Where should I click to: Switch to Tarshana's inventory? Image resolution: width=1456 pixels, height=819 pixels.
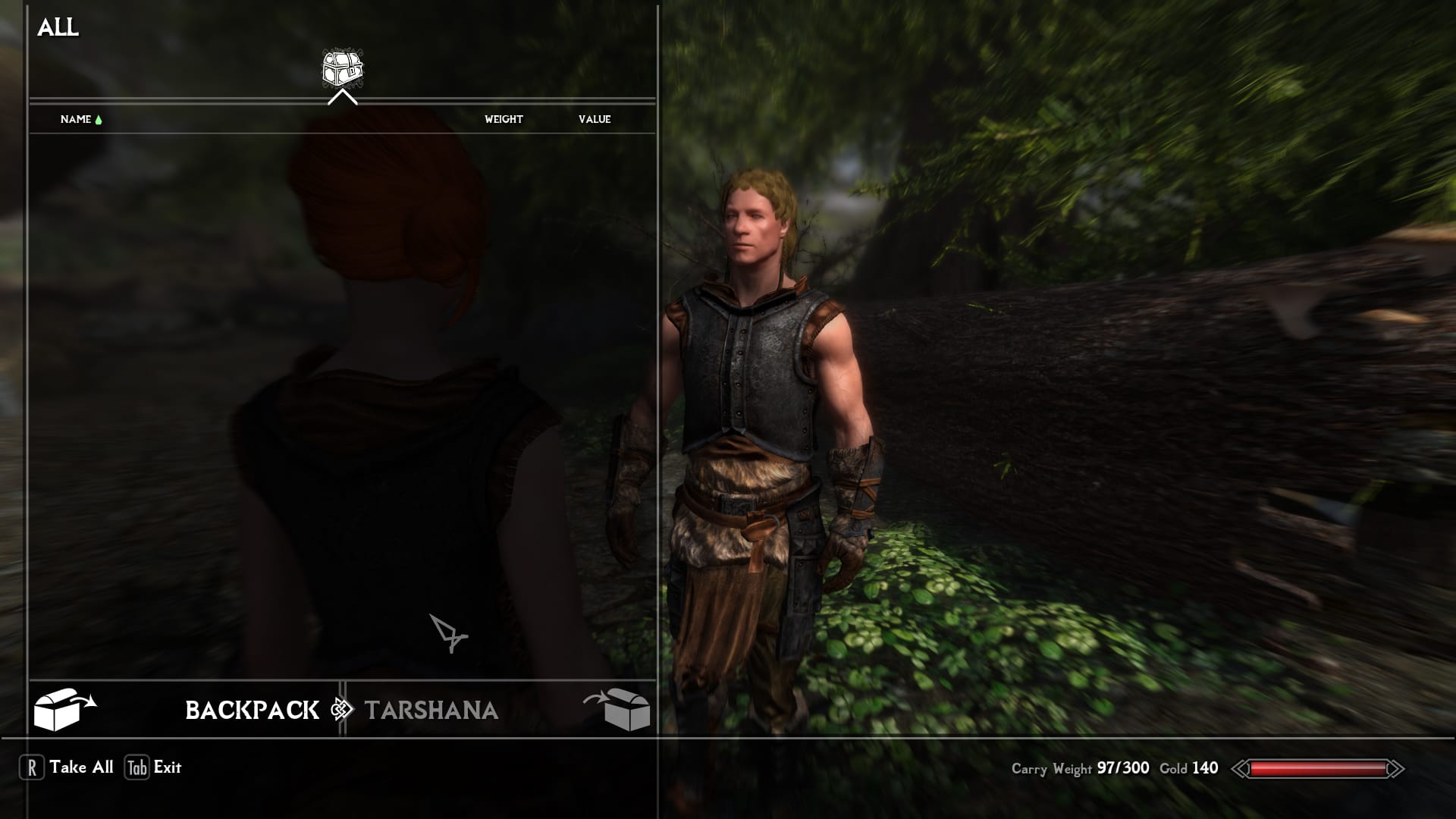pyautogui.click(x=431, y=710)
